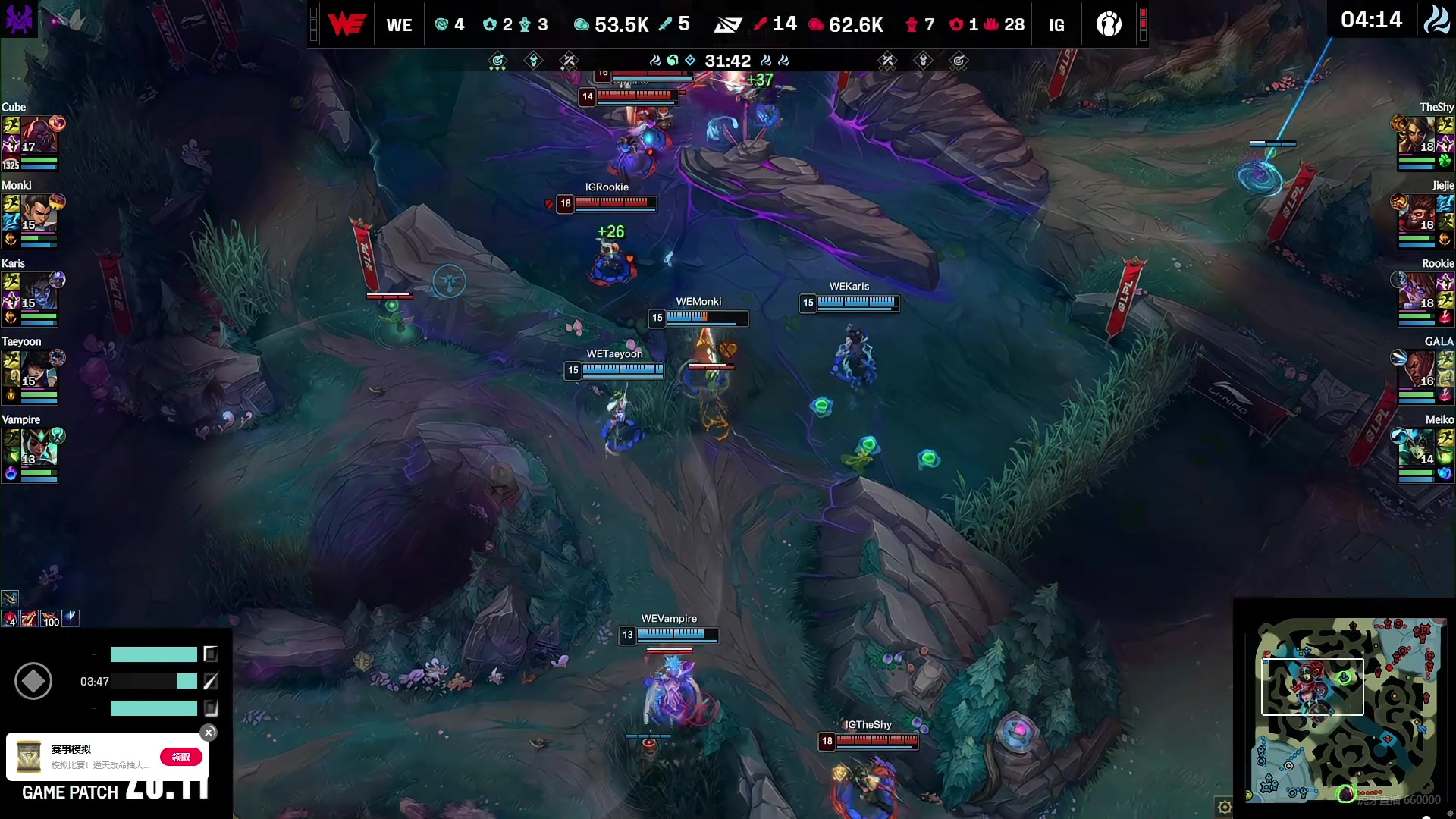The image size is (1456, 819).
Task: Select TheShy's champion portrait
Action: coord(1417,136)
